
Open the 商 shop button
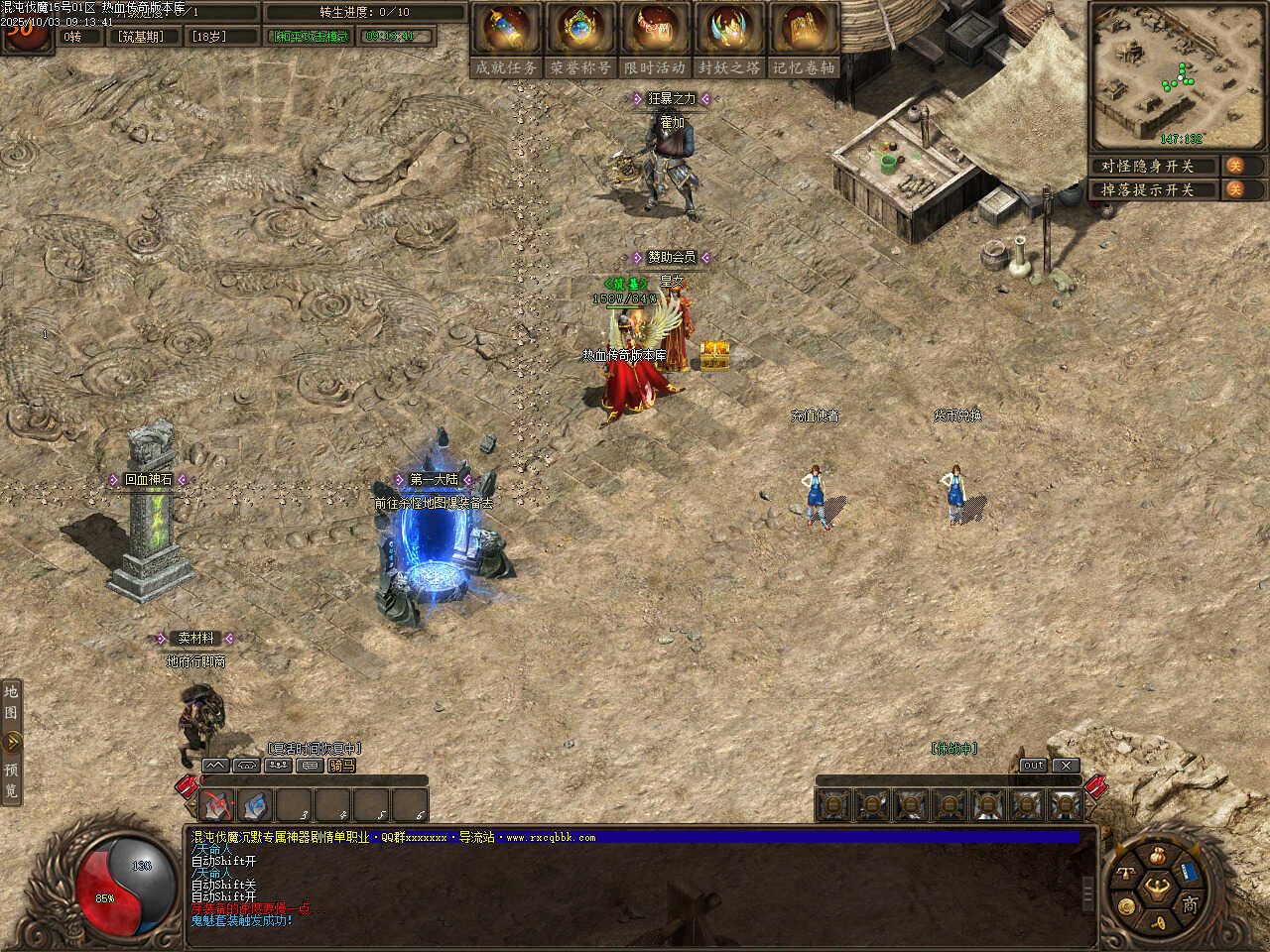pos(1189,904)
